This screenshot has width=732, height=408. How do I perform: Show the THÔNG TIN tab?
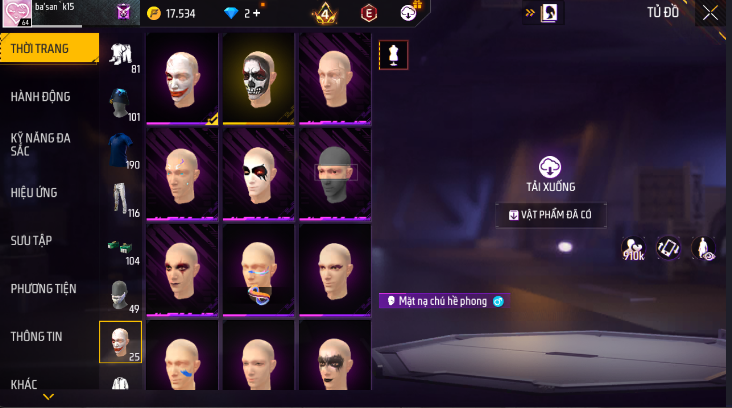point(37,337)
